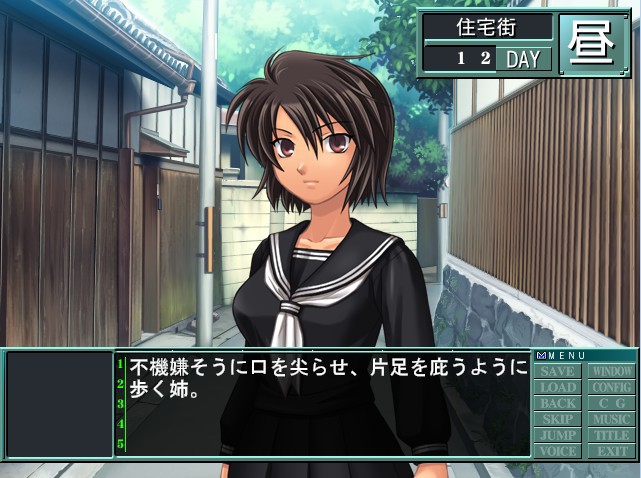Viewport: 641px width, 478px height.
Task: EXIT the game
Action: click(x=611, y=452)
